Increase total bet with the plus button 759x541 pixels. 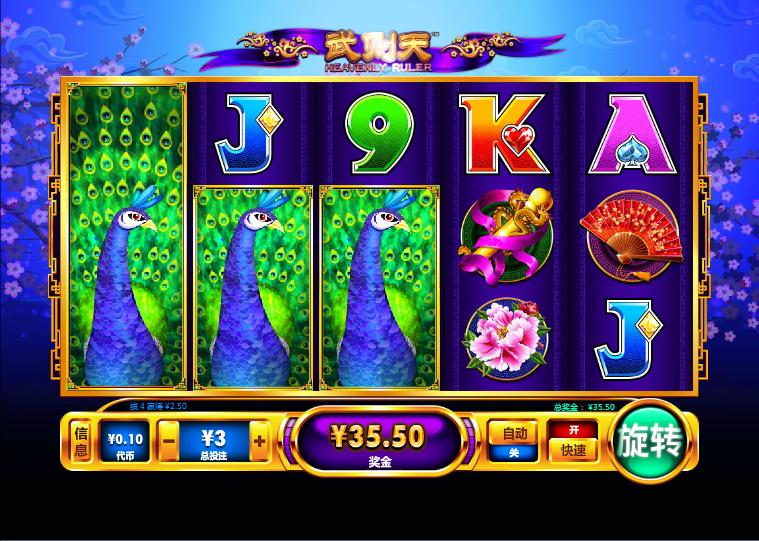click(x=259, y=440)
